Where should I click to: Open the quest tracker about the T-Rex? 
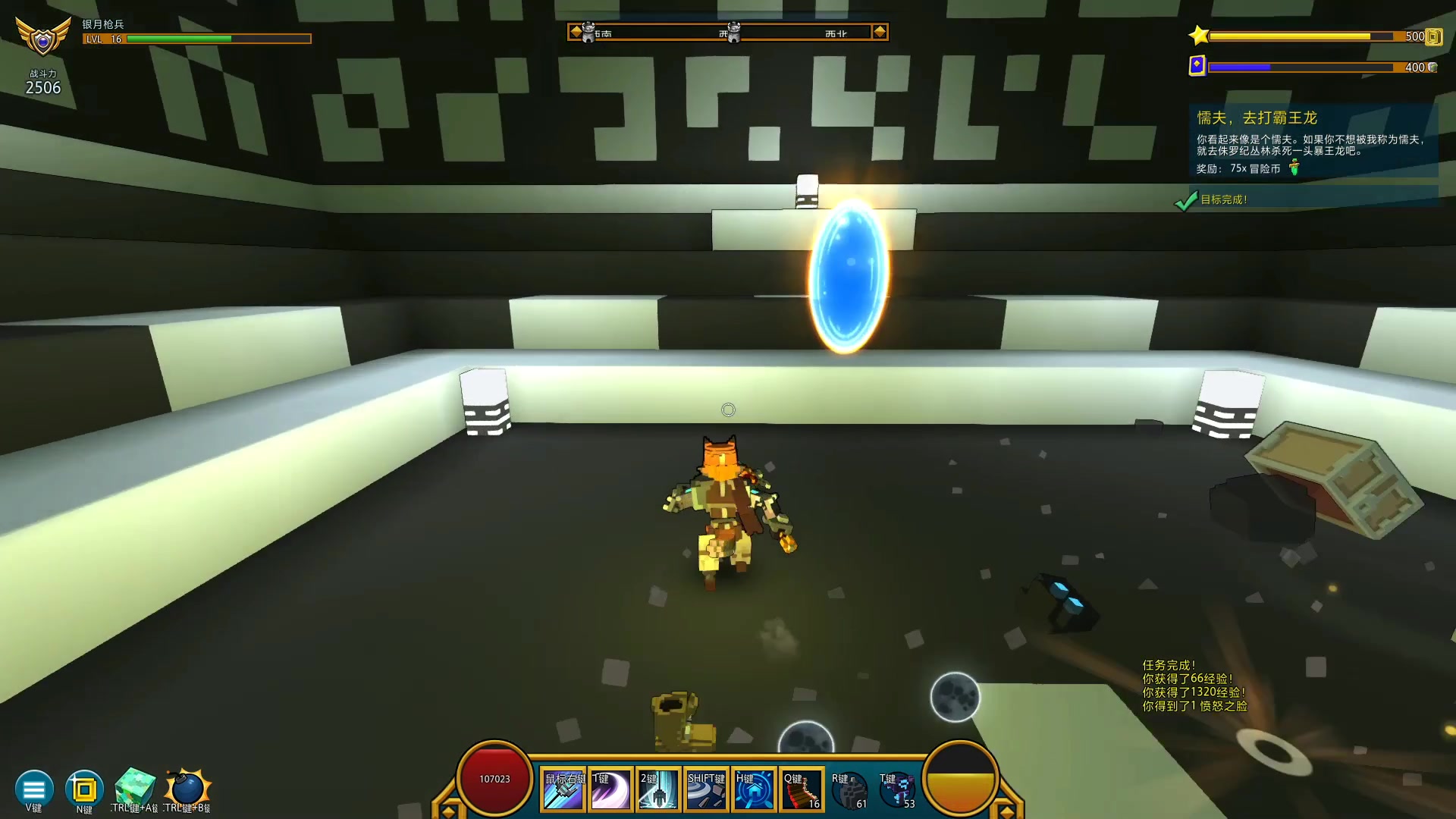click(1313, 141)
